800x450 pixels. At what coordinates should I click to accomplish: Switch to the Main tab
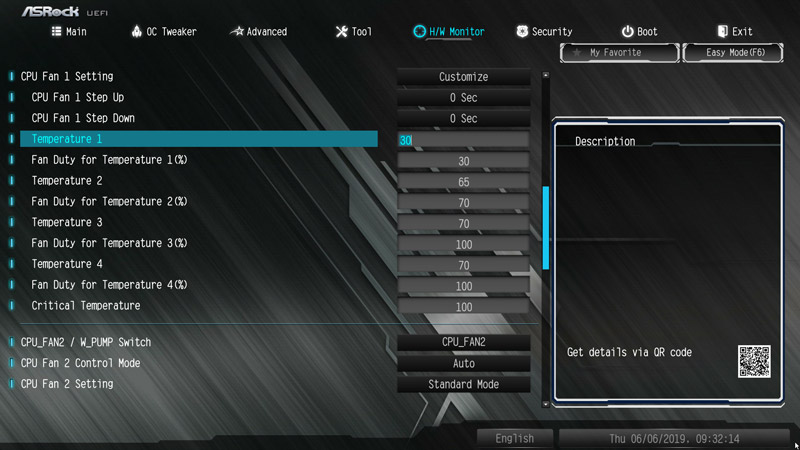(x=69, y=32)
